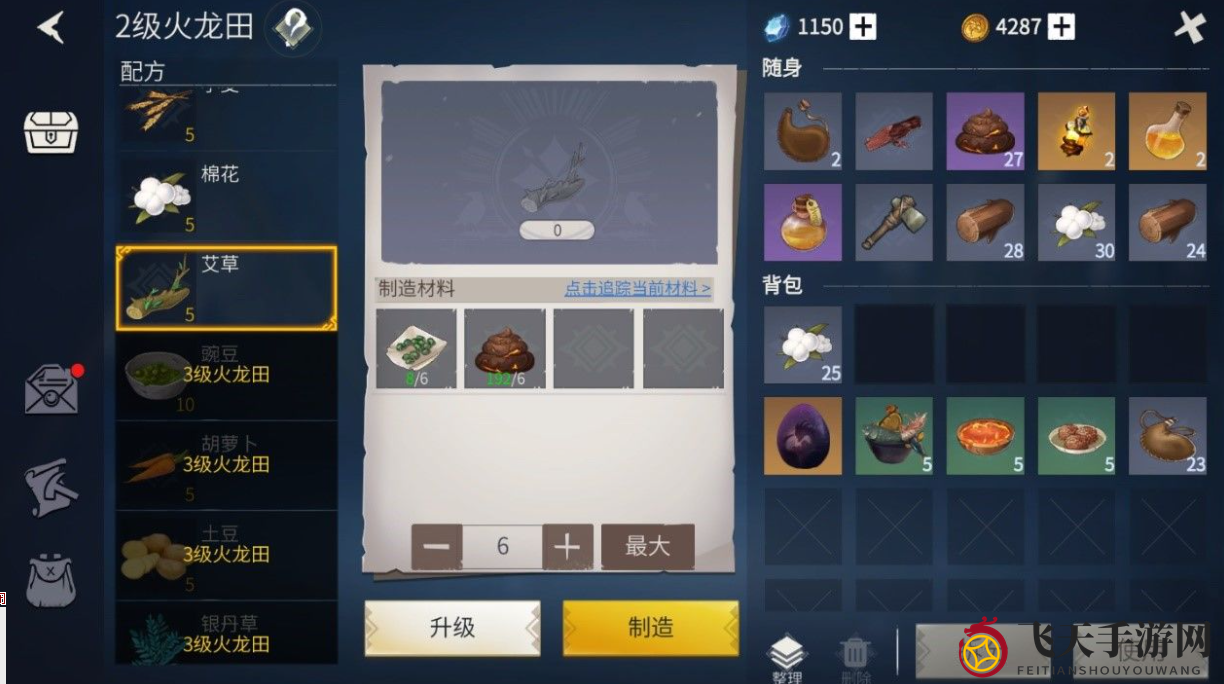Sort inventory with 整理 button
1224x684 pixels.
pos(787,657)
